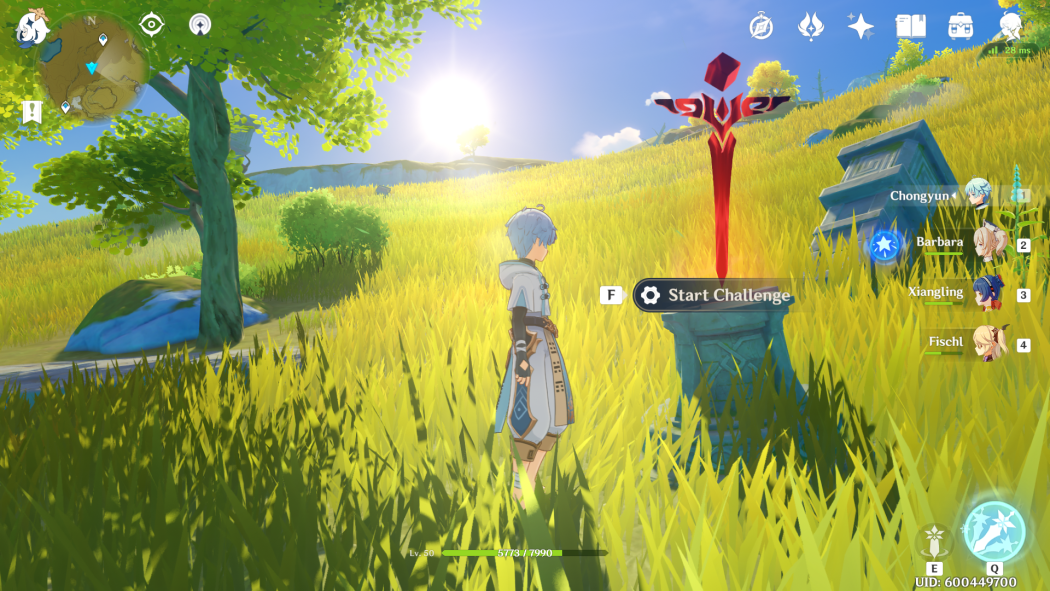The width and height of the screenshot is (1050, 591).
Task: Trigger Barbara's glowing blue burst icon
Action: [x=884, y=244]
